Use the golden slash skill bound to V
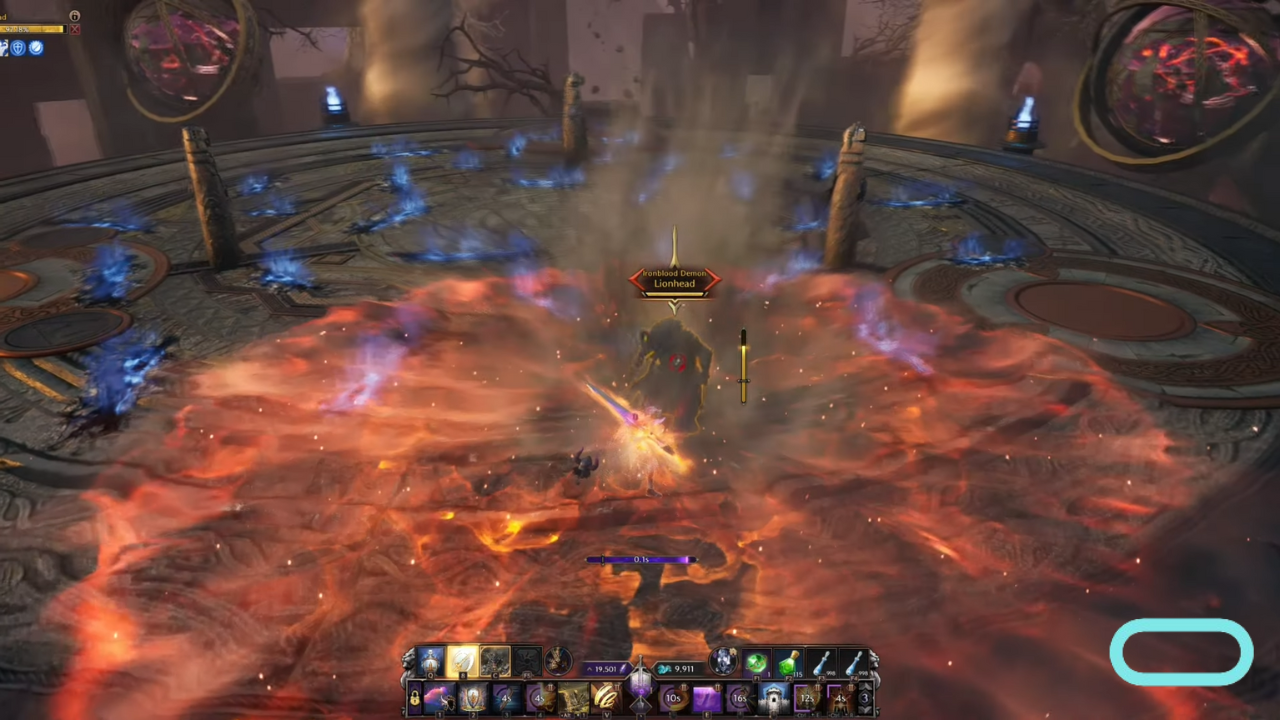 [606, 697]
